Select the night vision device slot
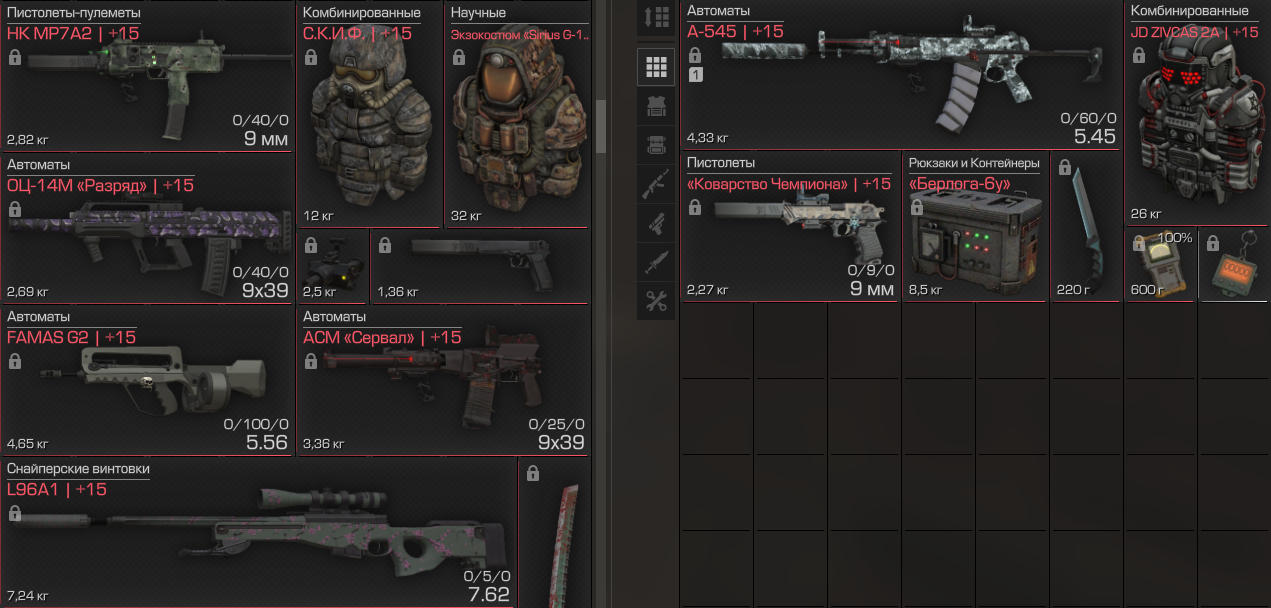The width and height of the screenshot is (1271, 608). pyautogui.click(x=333, y=267)
